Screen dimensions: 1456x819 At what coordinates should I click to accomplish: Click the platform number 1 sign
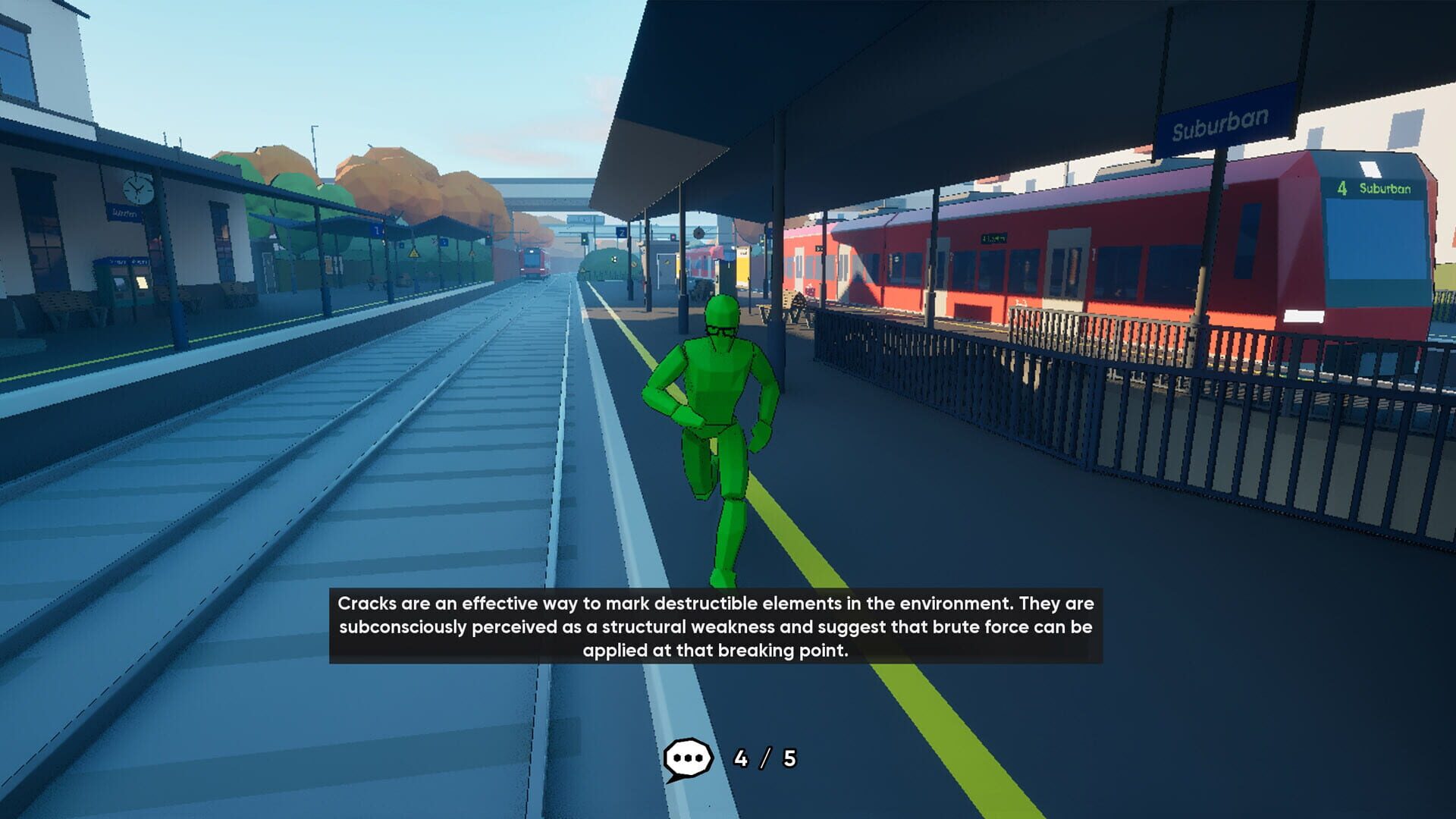pyautogui.click(x=377, y=229)
